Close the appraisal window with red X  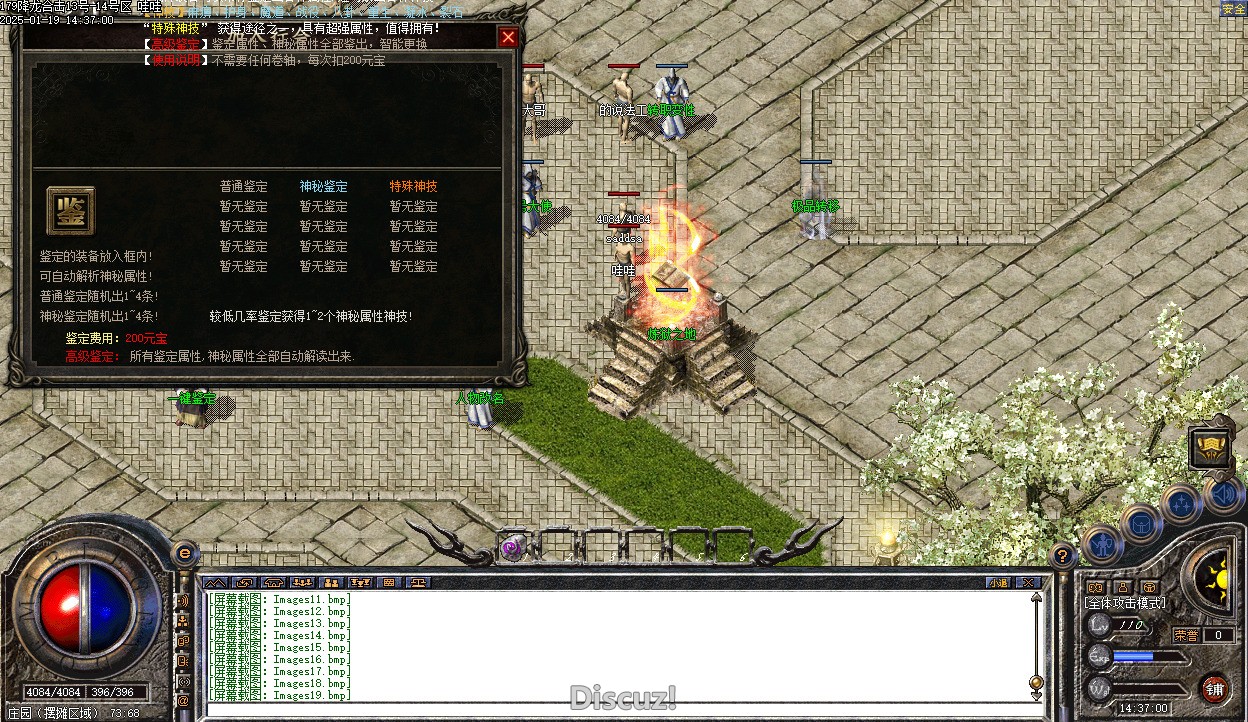tap(508, 38)
